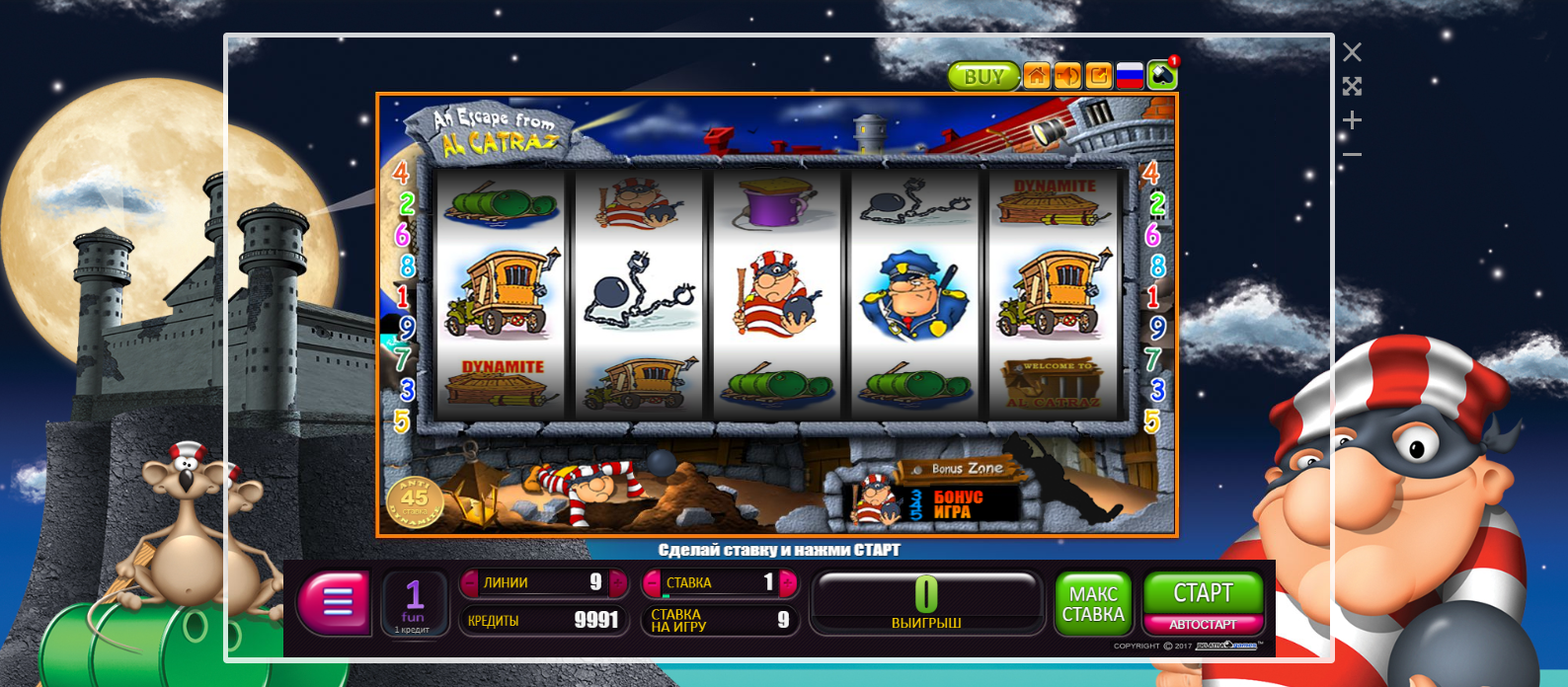Close the game overlay with X
The width and height of the screenshot is (1568, 687).
tap(1352, 52)
